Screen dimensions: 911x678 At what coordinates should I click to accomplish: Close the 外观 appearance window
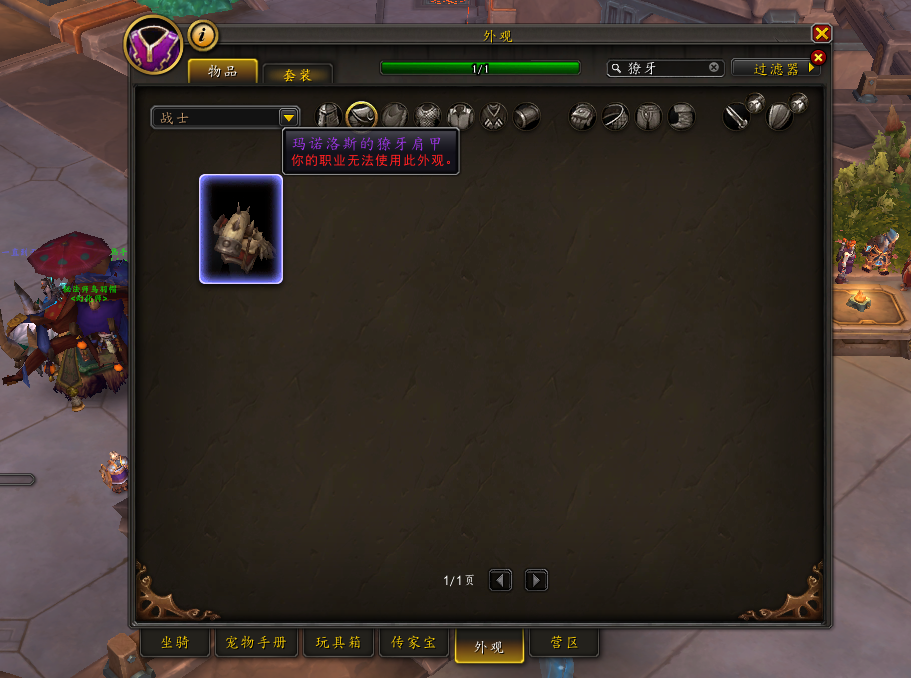[821, 33]
